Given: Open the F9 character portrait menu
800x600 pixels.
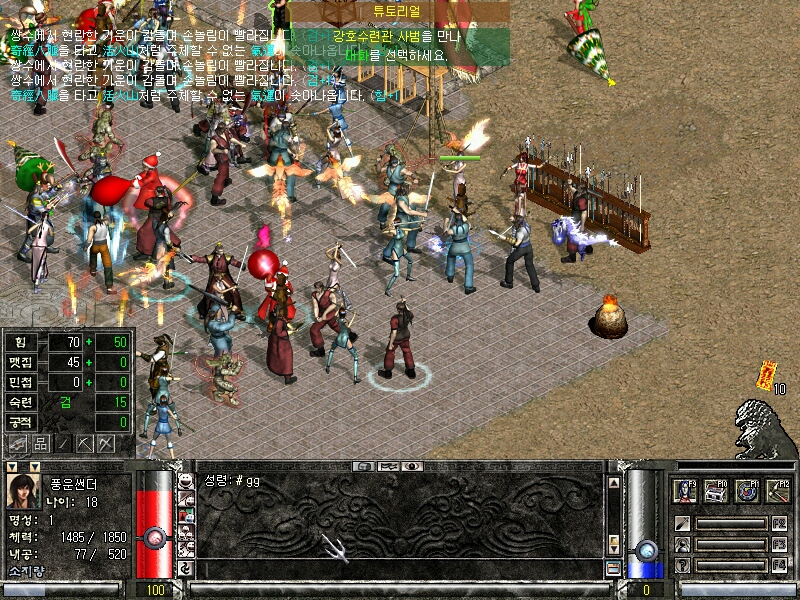Looking at the screenshot, I should [685, 491].
